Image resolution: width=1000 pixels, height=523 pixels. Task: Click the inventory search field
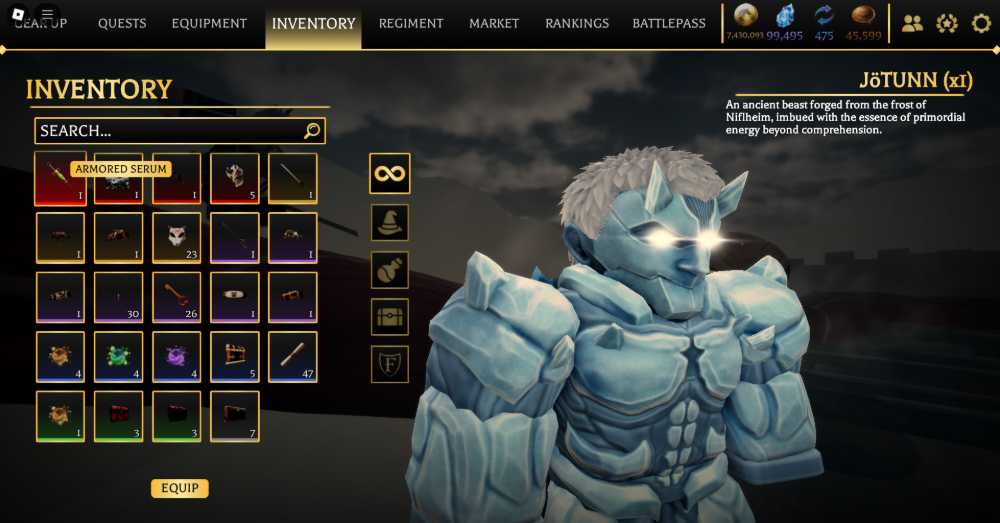[170, 131]
